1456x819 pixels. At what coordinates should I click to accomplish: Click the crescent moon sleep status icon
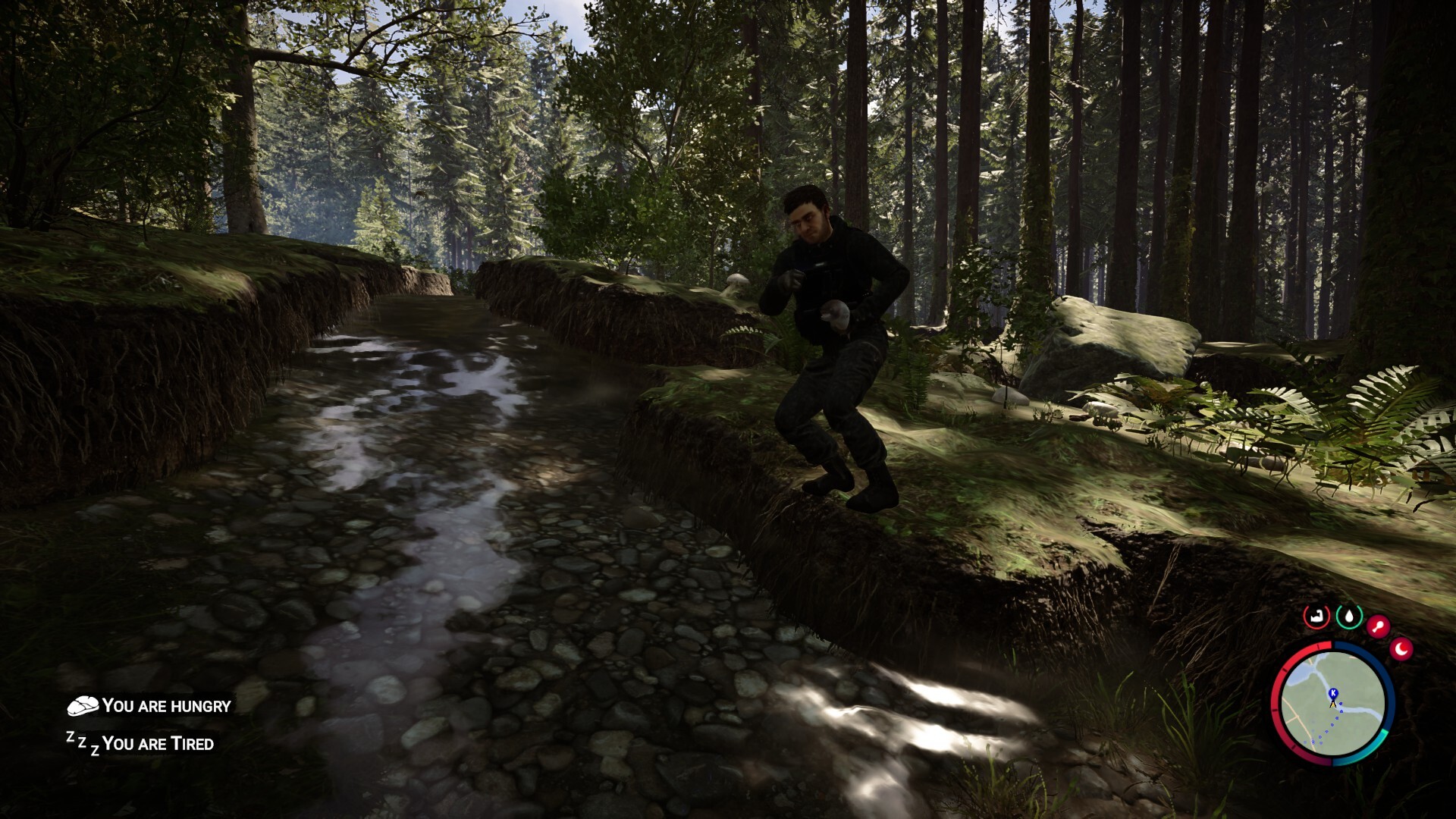click(1401, 648)
